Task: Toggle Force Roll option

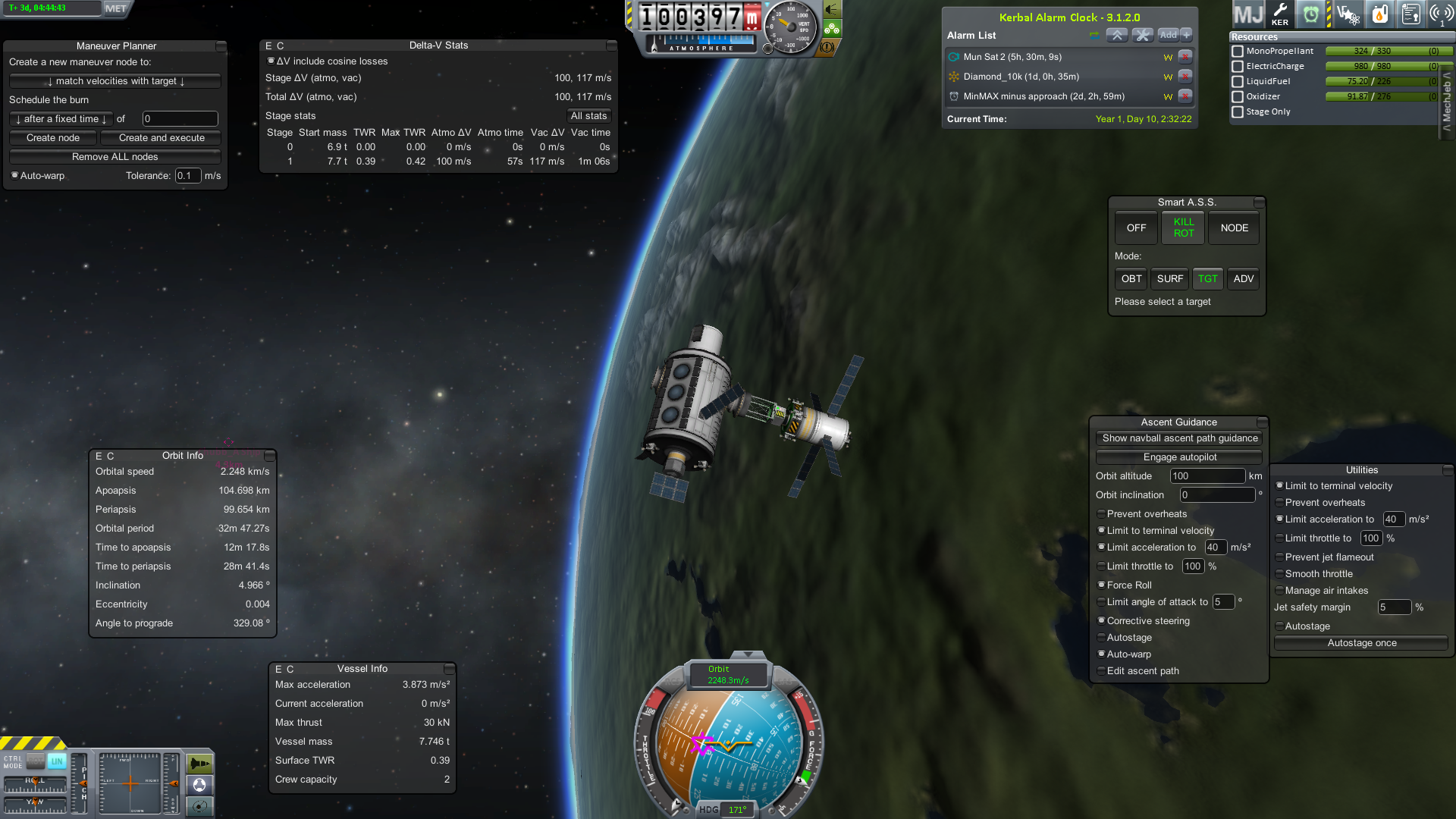Action: point(1101,585)
